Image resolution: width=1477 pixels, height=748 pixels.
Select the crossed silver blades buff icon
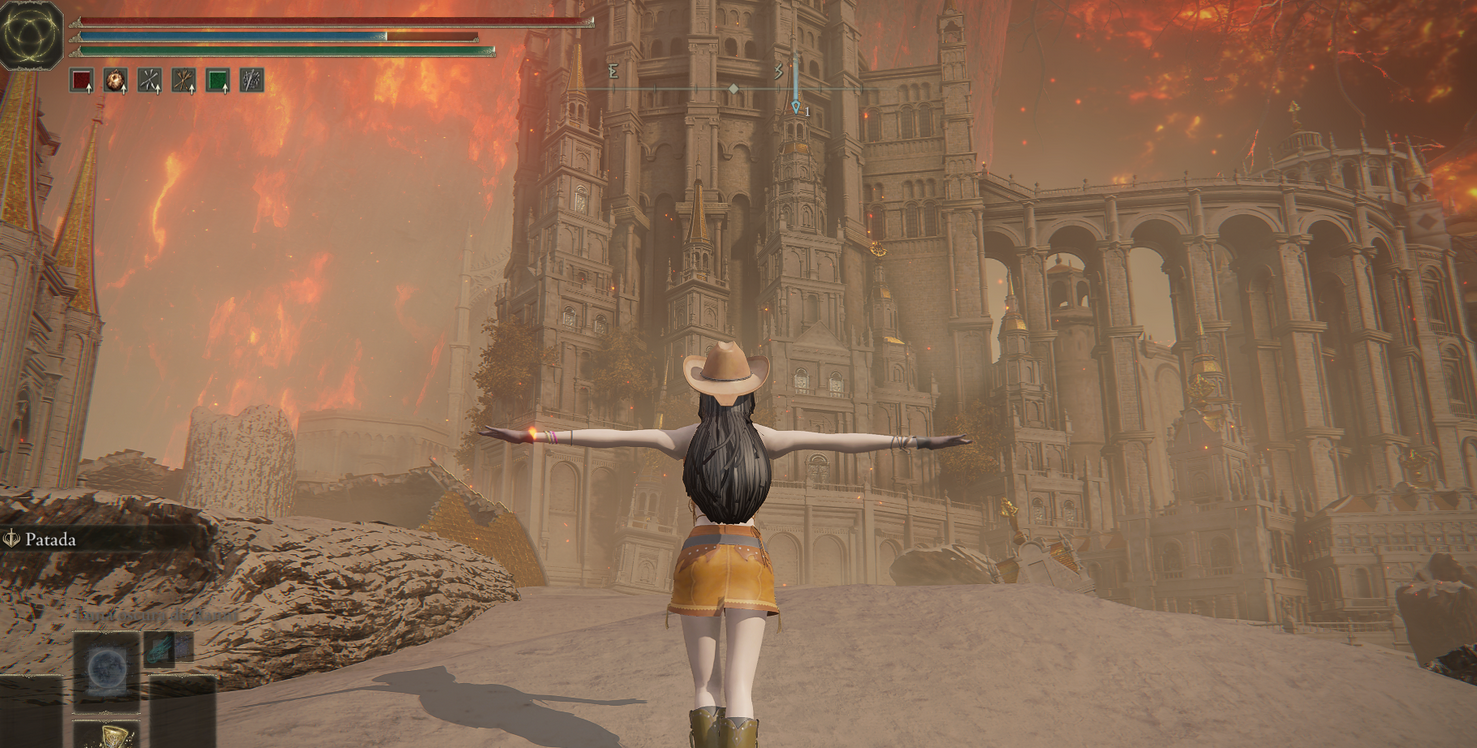tap(150, 80)
